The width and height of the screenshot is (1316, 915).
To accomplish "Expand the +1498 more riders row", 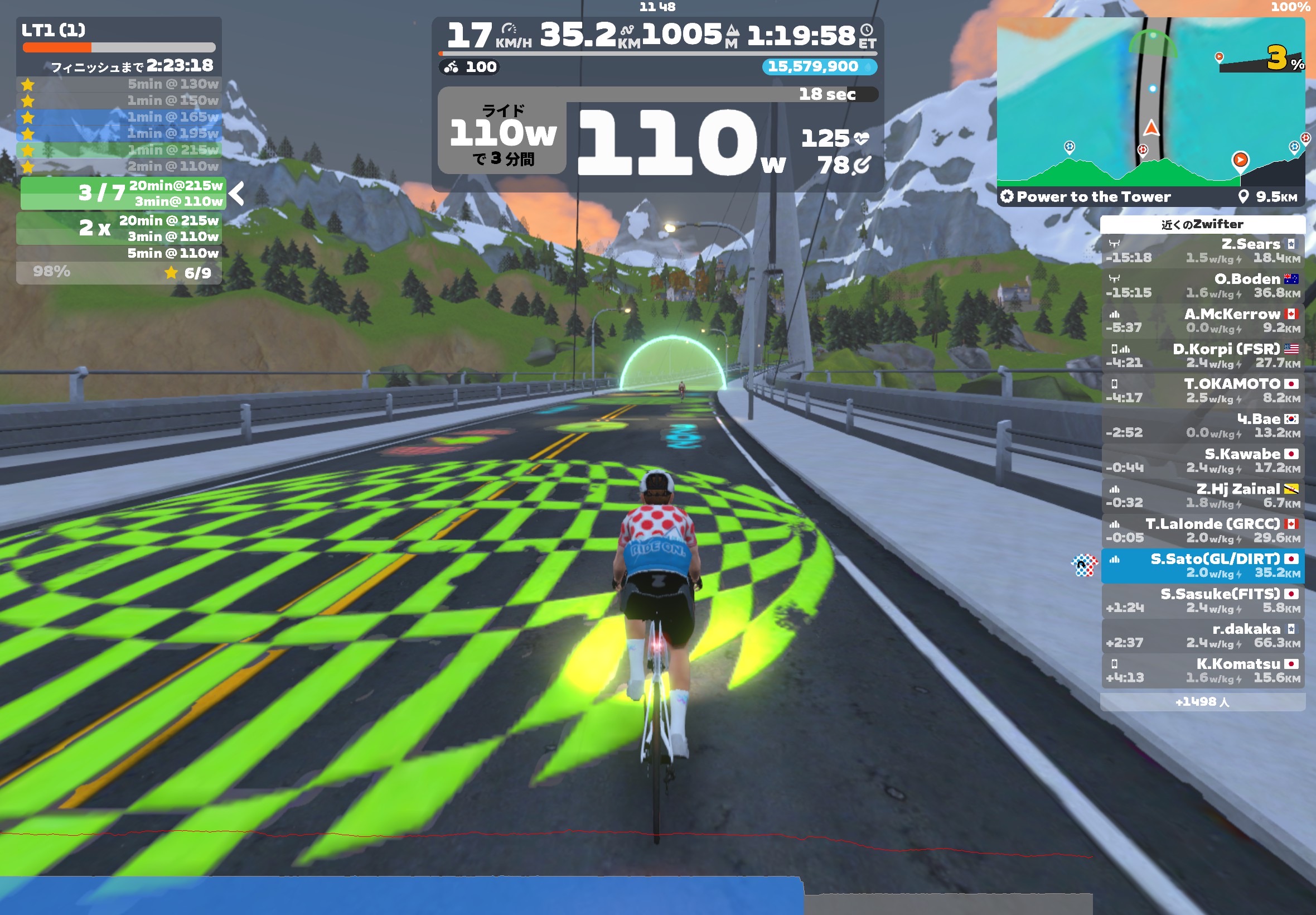I will (1202, 702).
